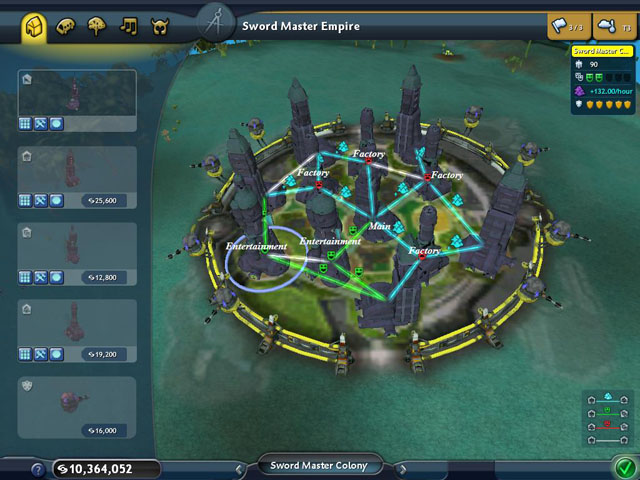This screenshot has width=640, height=480.
Task: Choose the 12,800 building card
Action: click(x=77, y=254)
